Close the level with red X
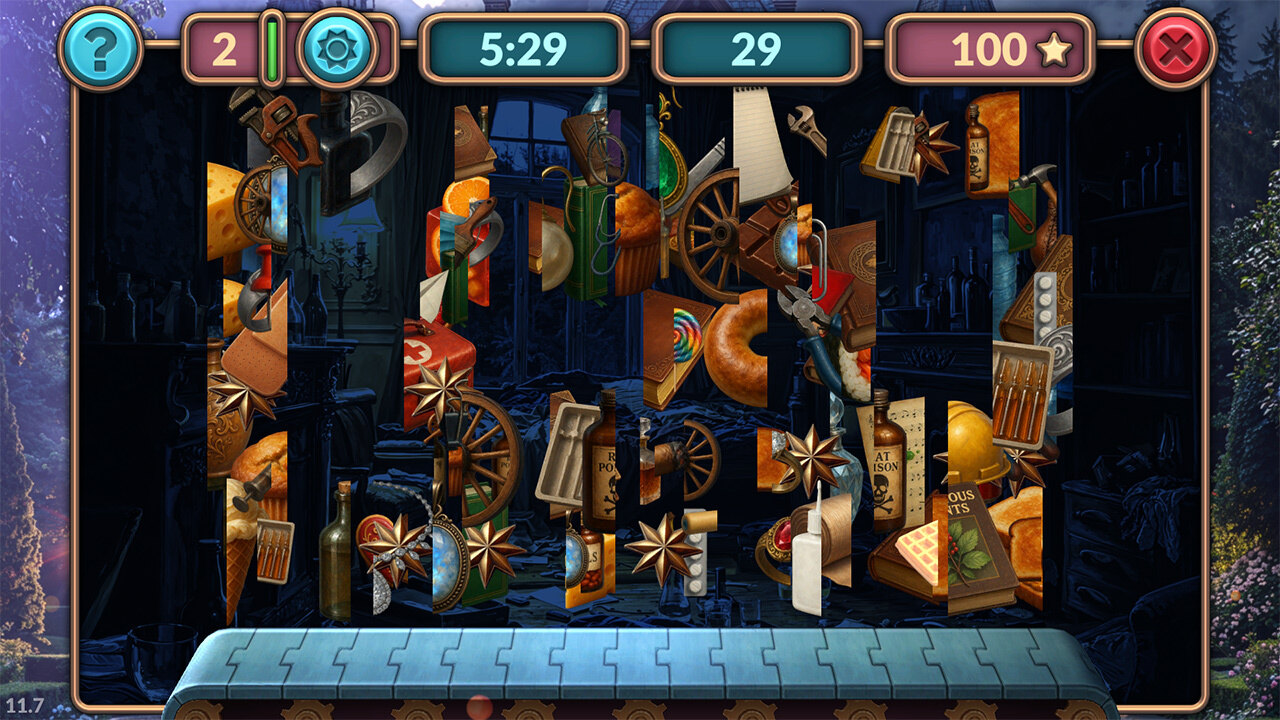Image resolution: width=1280 pixels, height=720 pixels. click(1175, 48)
